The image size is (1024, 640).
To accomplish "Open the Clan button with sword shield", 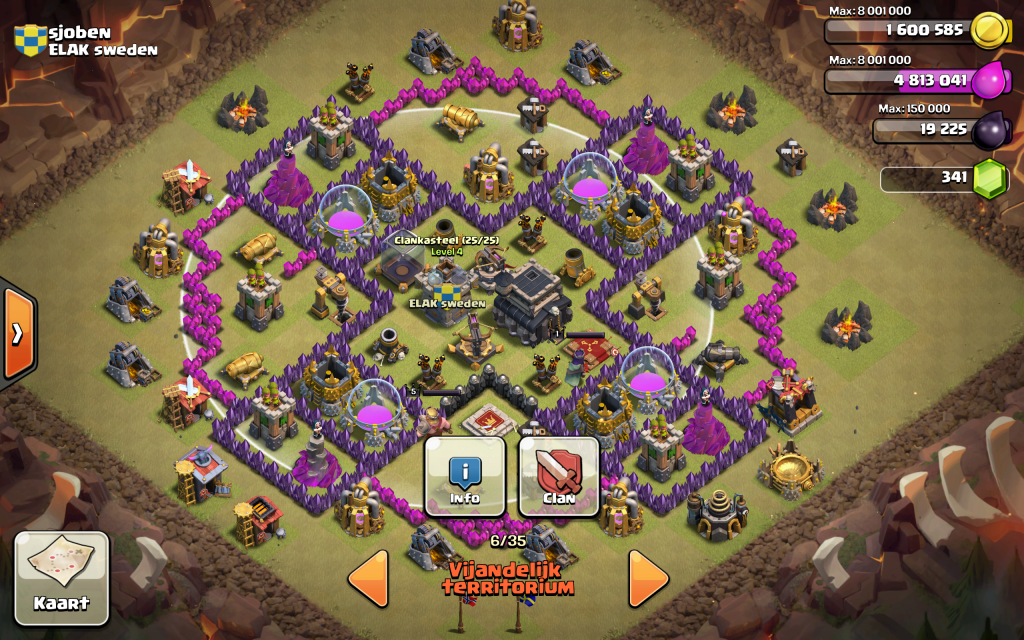I will [x=559, y=476].
